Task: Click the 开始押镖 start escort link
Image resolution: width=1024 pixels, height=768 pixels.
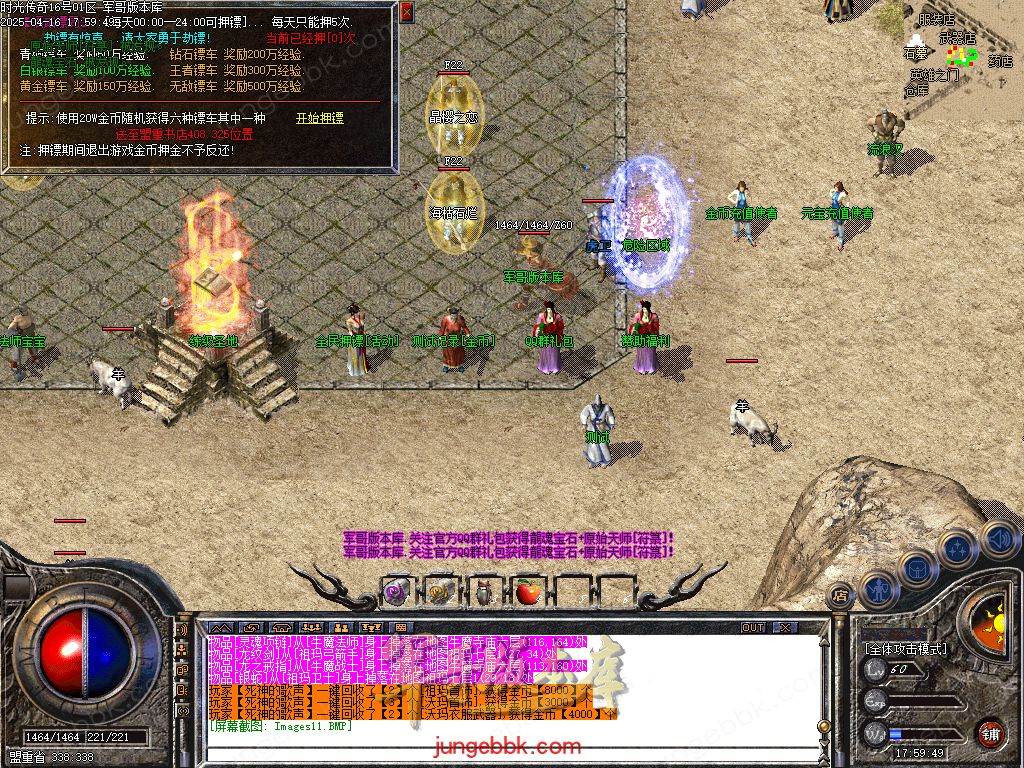Action: coord(319,118)
